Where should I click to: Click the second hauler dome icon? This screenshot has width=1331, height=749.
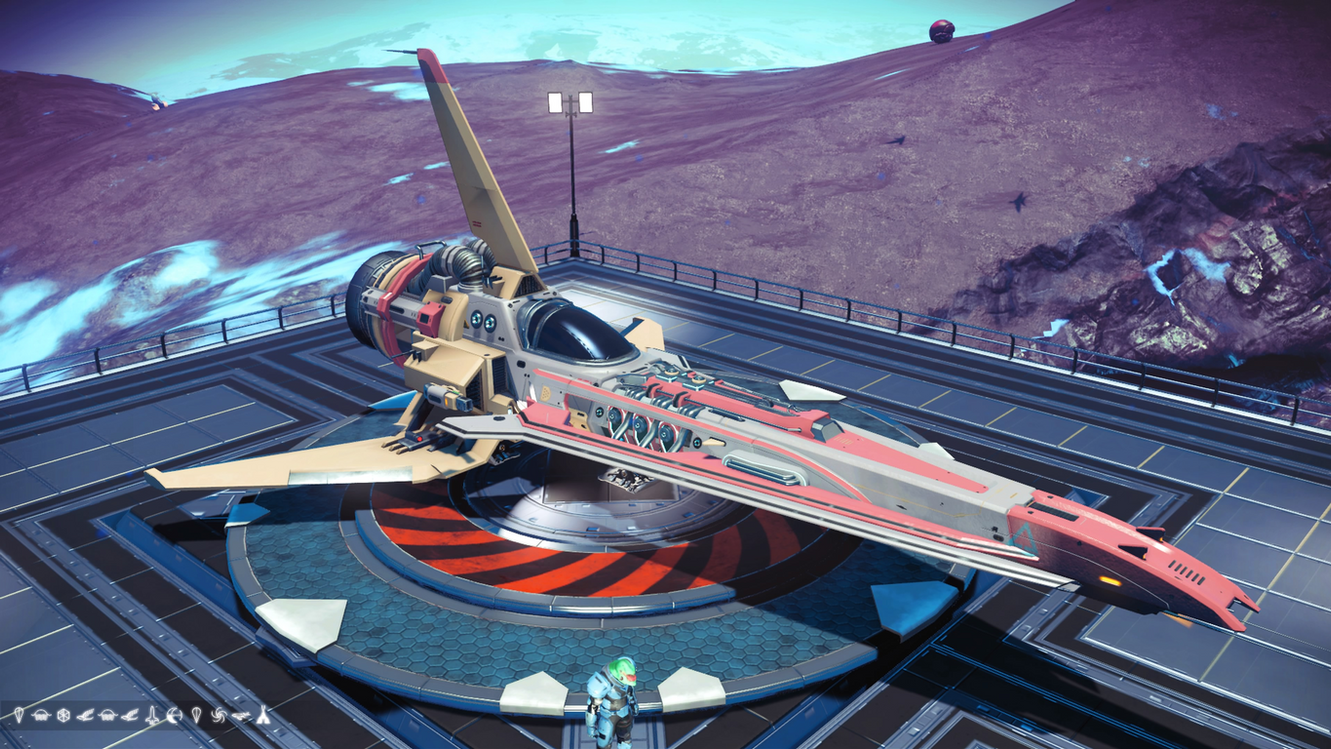point(107,716)
